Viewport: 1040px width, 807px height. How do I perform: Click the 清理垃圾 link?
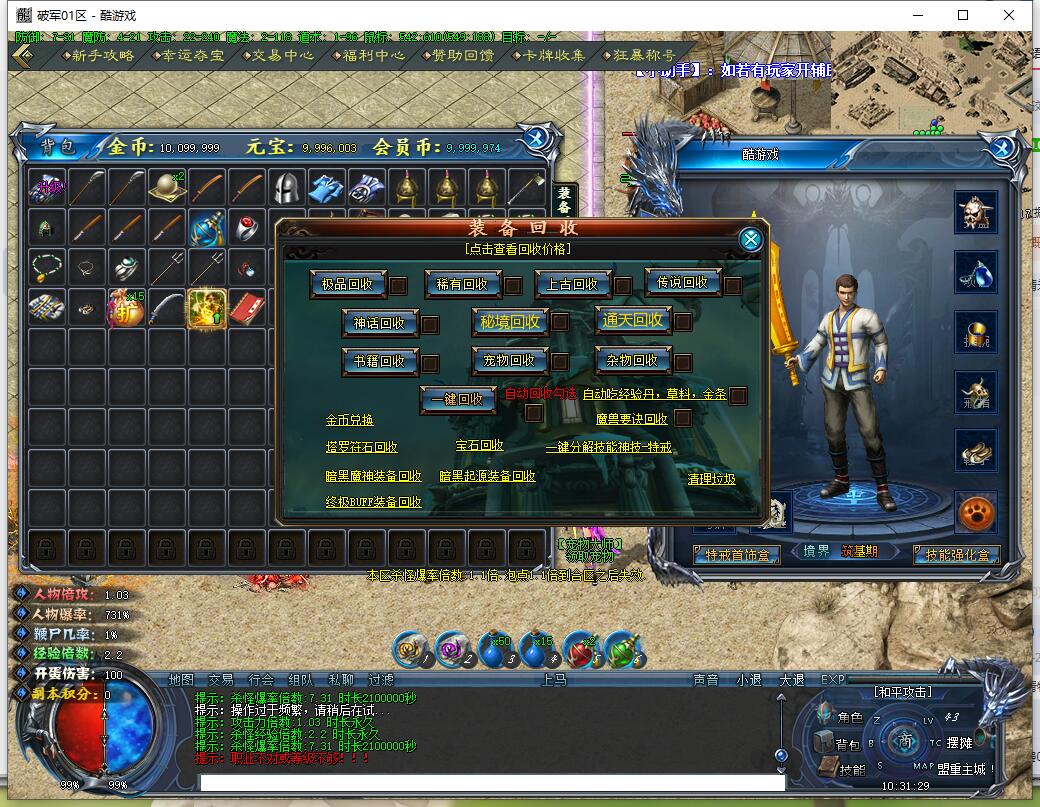click(711, 479)
